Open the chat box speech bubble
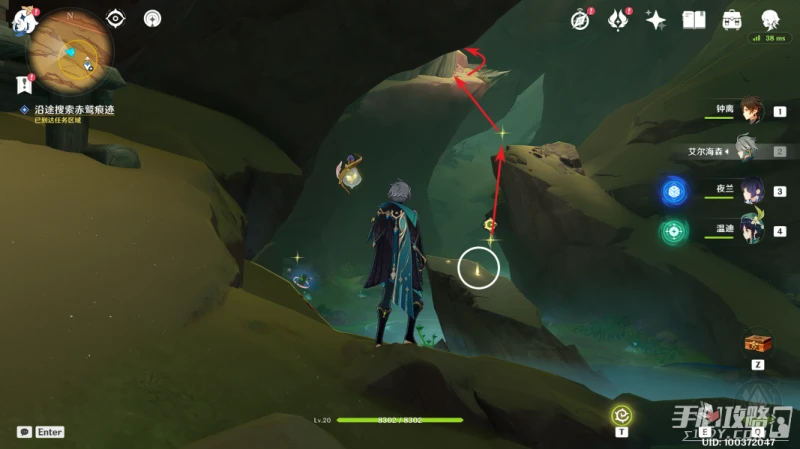Viewport: 800px width, 449px height. (24, 432)
